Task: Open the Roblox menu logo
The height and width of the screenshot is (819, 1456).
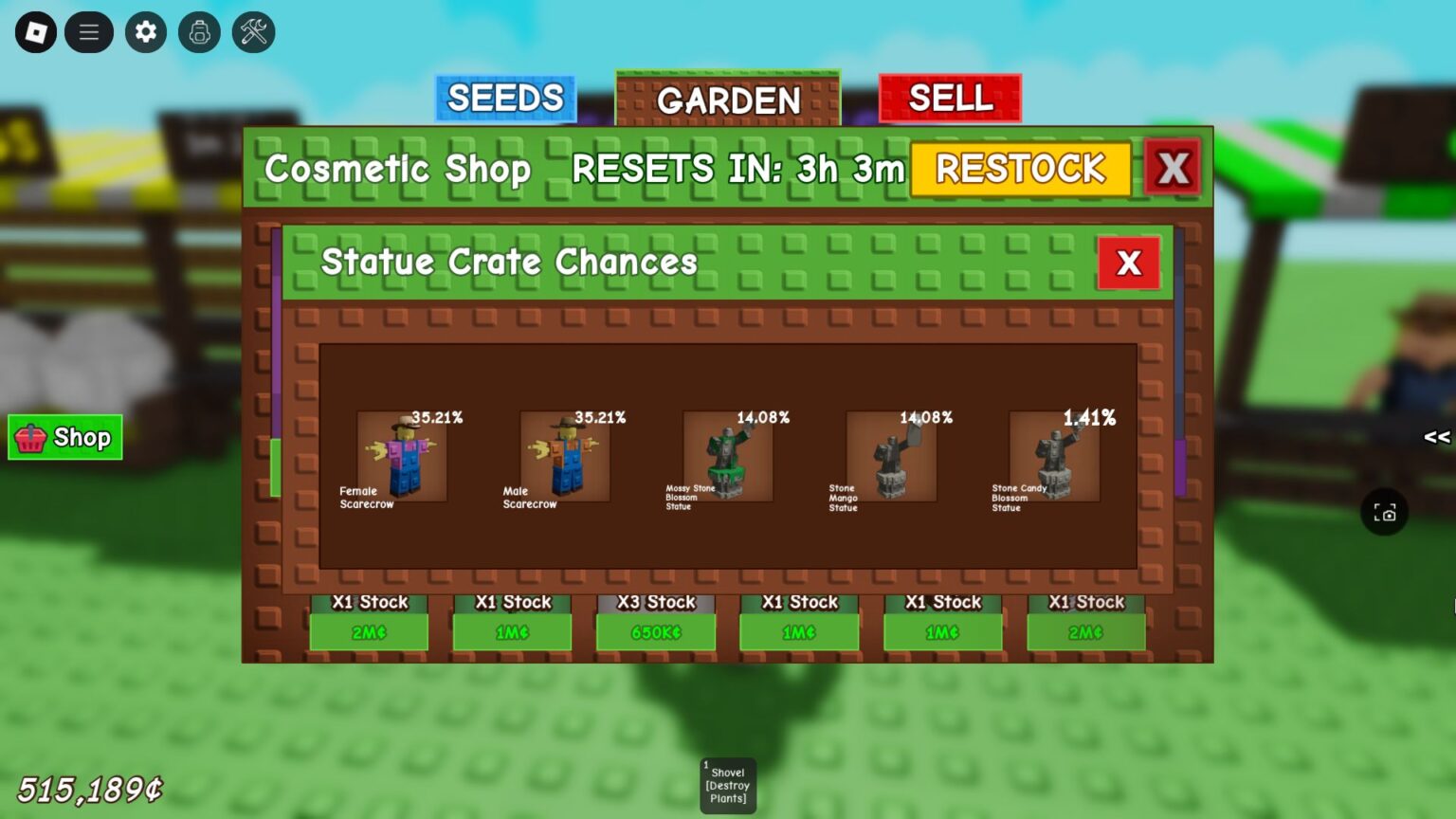Action: pyautogui.click(x=36, y=31)
